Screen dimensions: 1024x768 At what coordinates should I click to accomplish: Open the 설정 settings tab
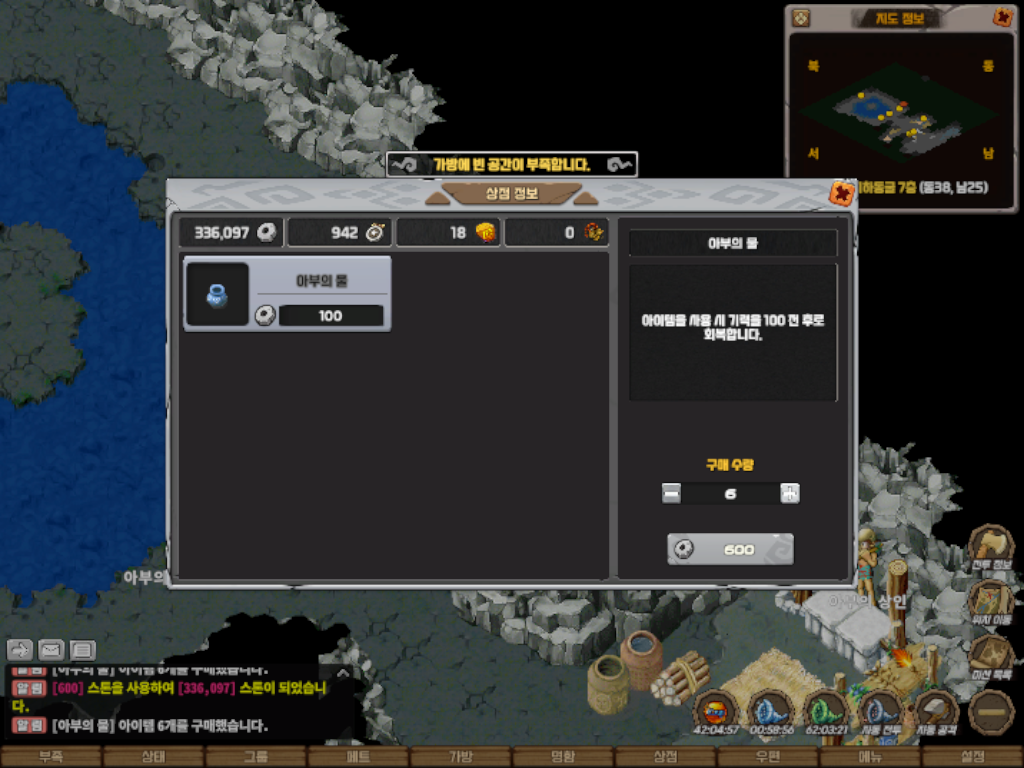(972, 757)
